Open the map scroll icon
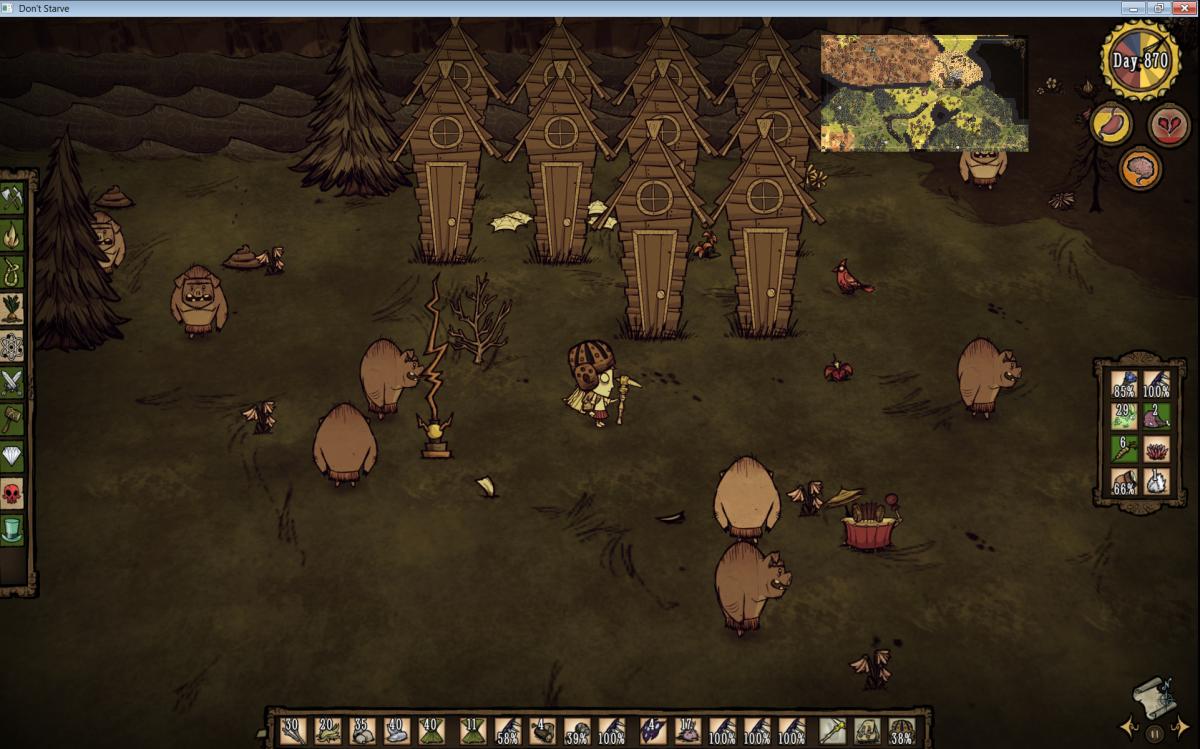 [x=1153, y=697]
